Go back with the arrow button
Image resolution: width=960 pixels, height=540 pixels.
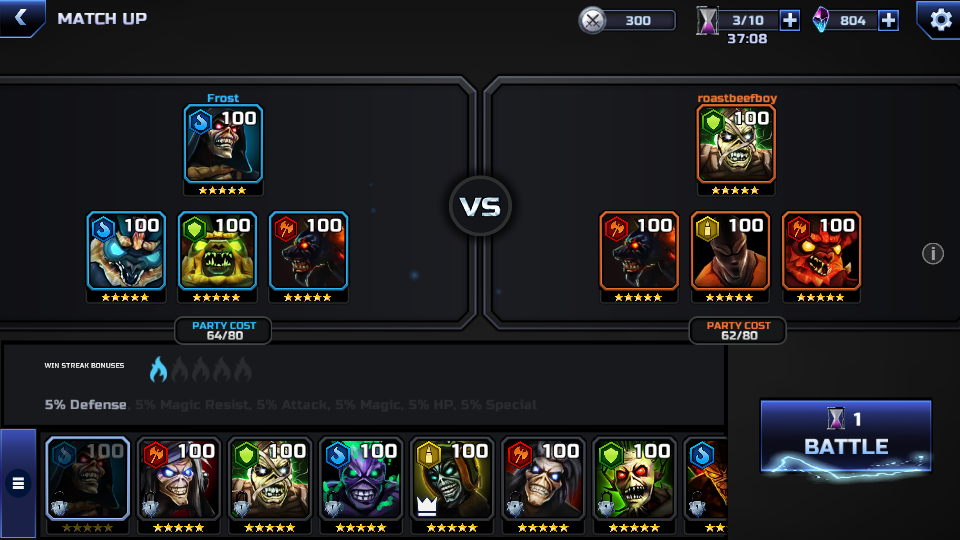(x=20, y=18)
